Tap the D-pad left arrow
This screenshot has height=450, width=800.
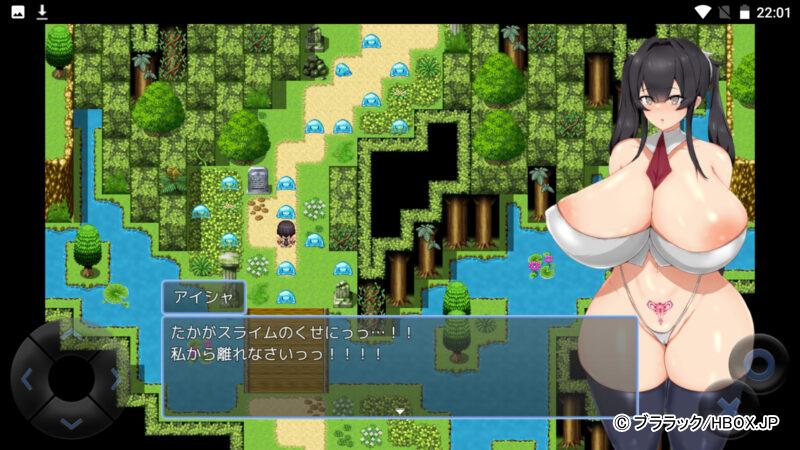pyautogui.click(x=27, y=379)
